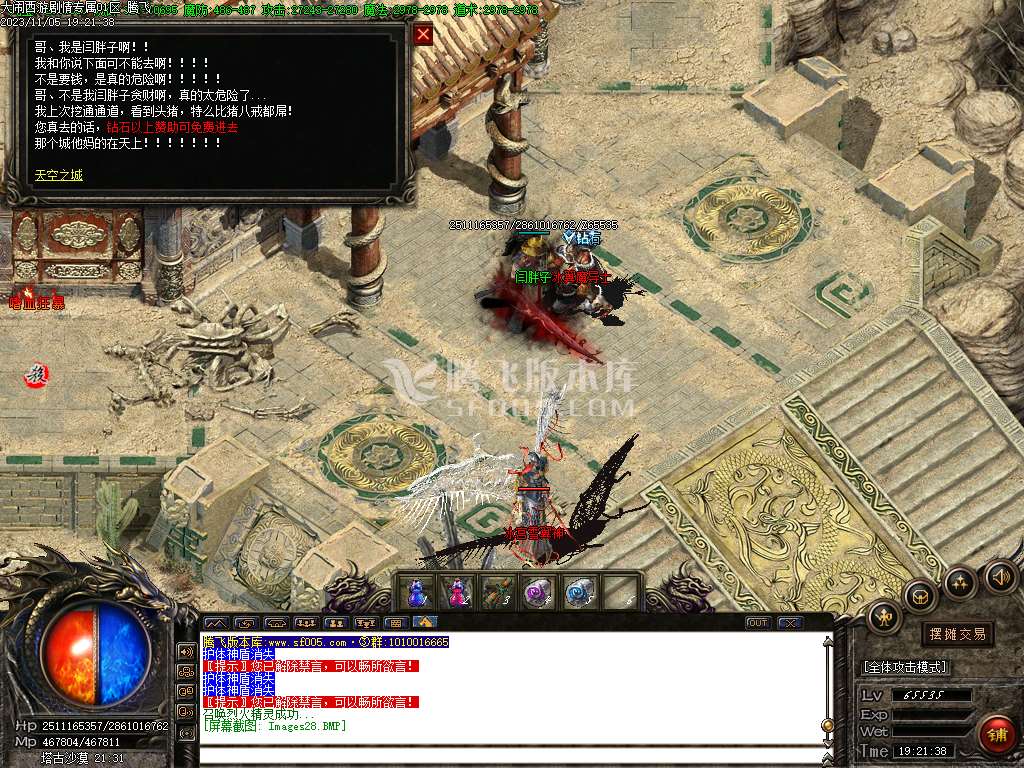Screen dimensions: 1024x768
Task: Open the character equipment panel icon
Action: click(x=885, y=618)
